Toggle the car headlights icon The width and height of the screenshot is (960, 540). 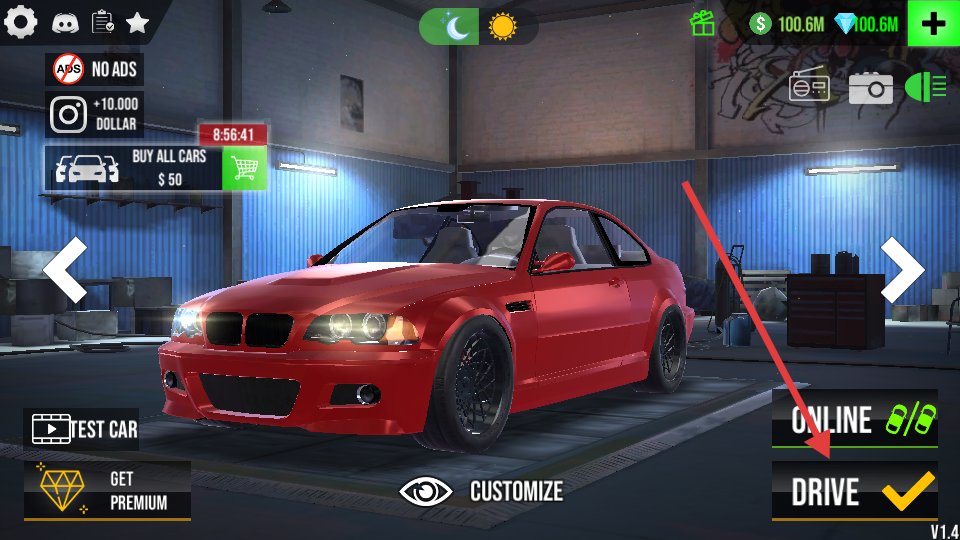pos(925,88)
